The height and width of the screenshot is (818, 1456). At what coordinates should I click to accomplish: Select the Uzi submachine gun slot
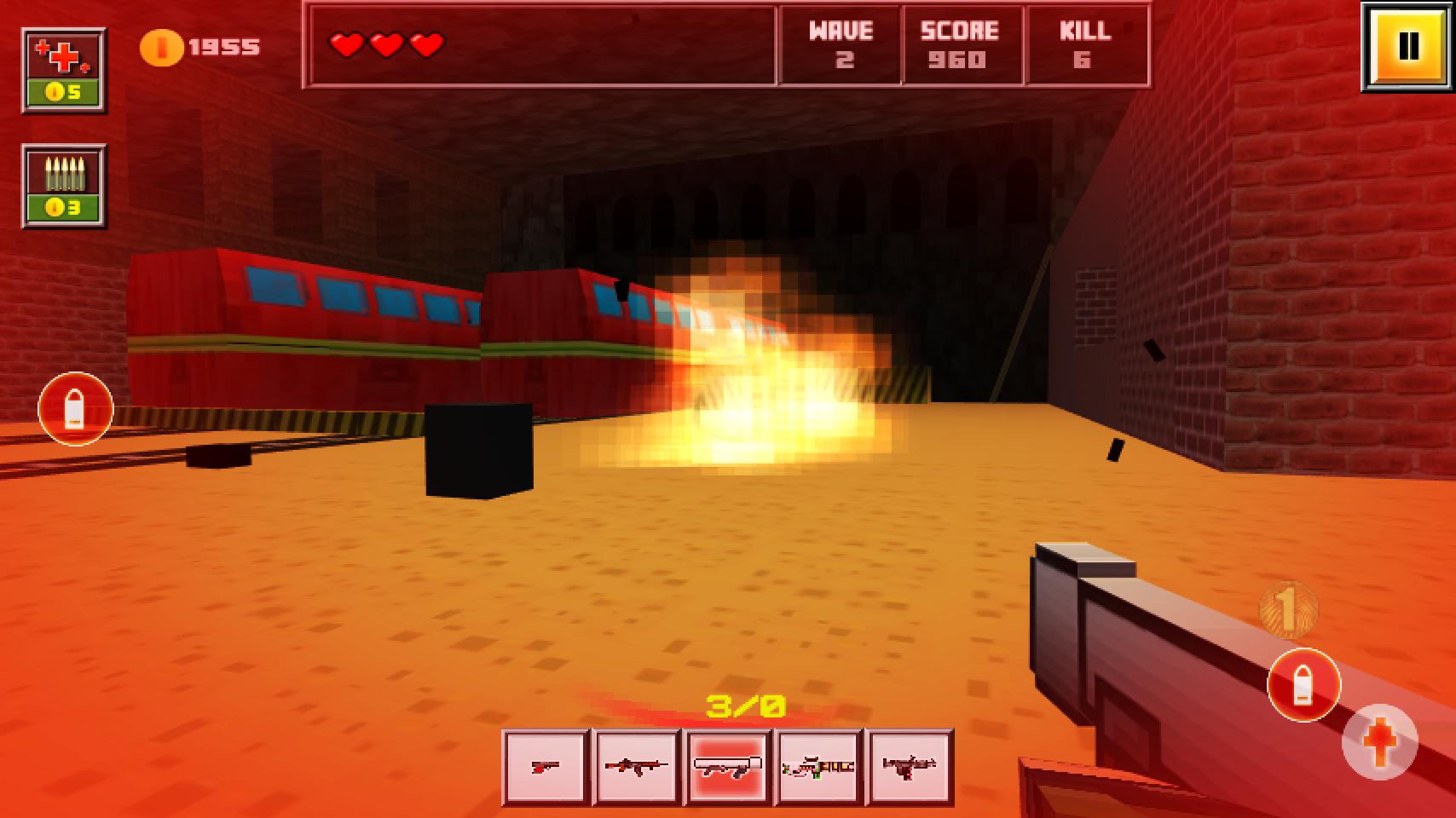[908, 768]
